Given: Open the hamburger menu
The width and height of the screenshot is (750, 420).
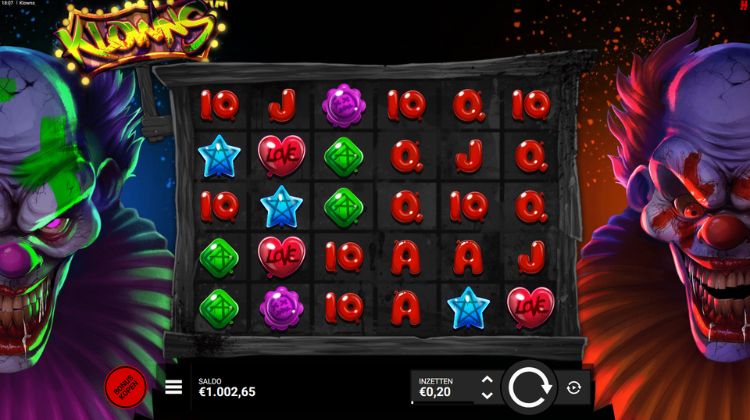Looking at the screenshot, I should tap(174, 387).
